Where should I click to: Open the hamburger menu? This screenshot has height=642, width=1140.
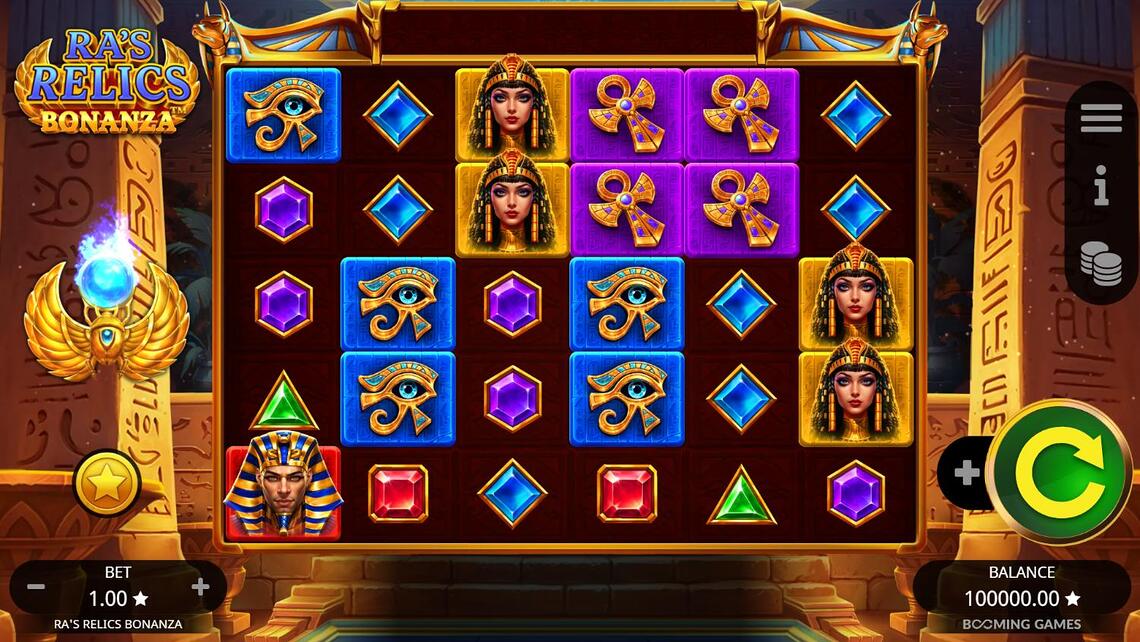click(x=1101, y=118)
